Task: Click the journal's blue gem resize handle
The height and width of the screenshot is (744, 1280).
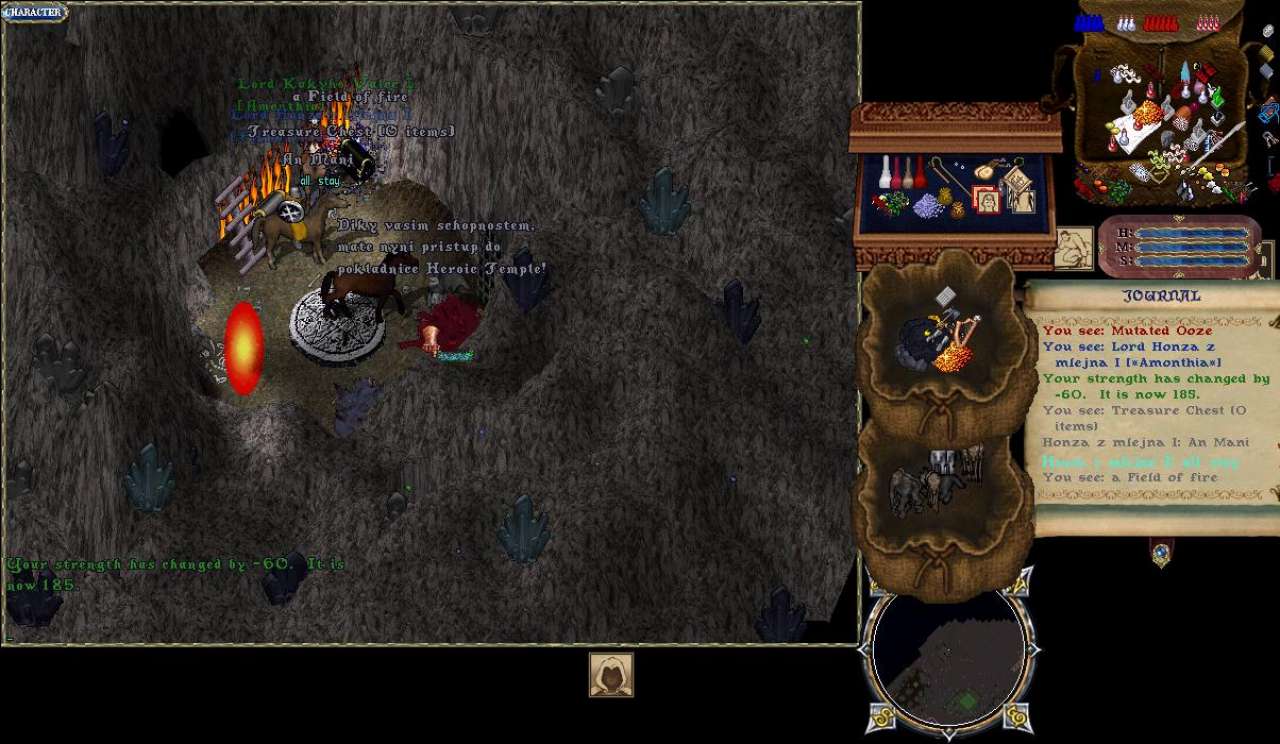Action: click(x=1161, y=551)
